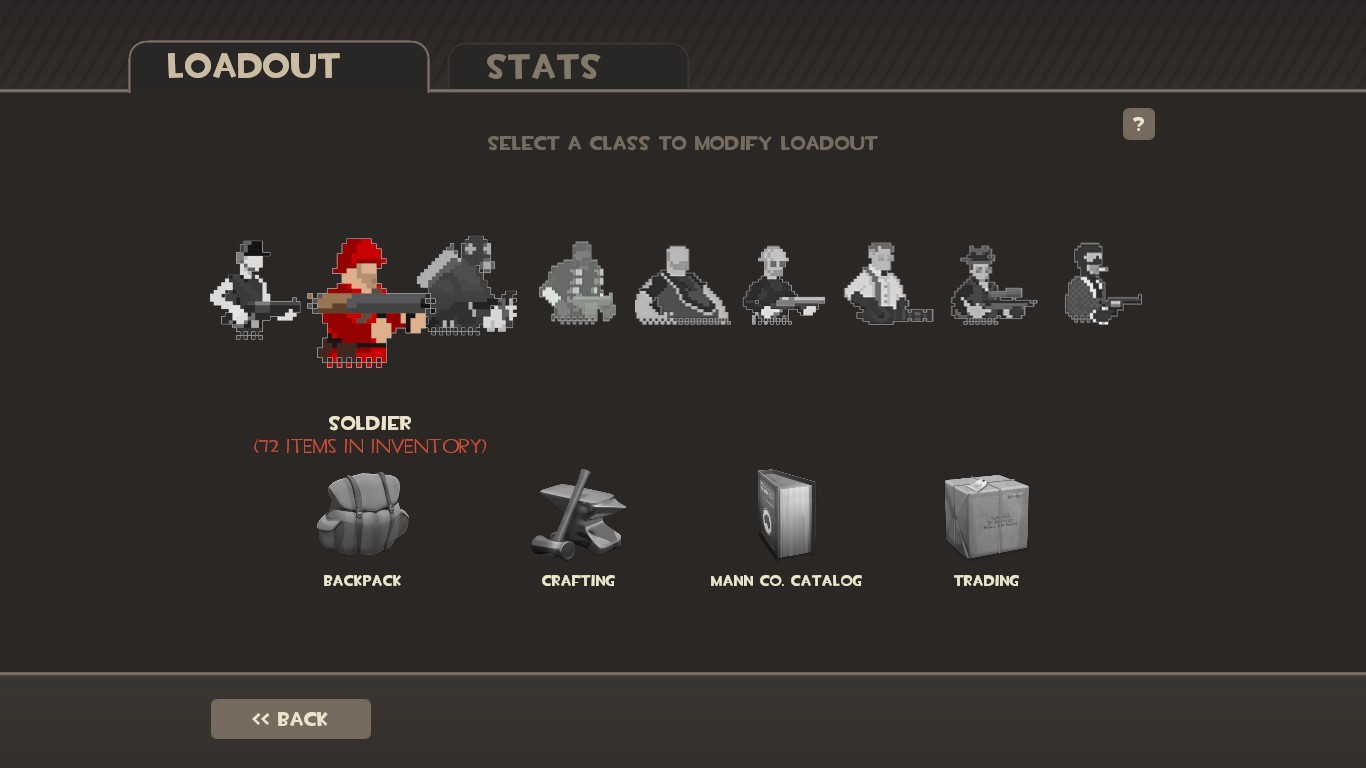Select the Demoman class portrait
Screen dimensions: 1366x768
578,290
